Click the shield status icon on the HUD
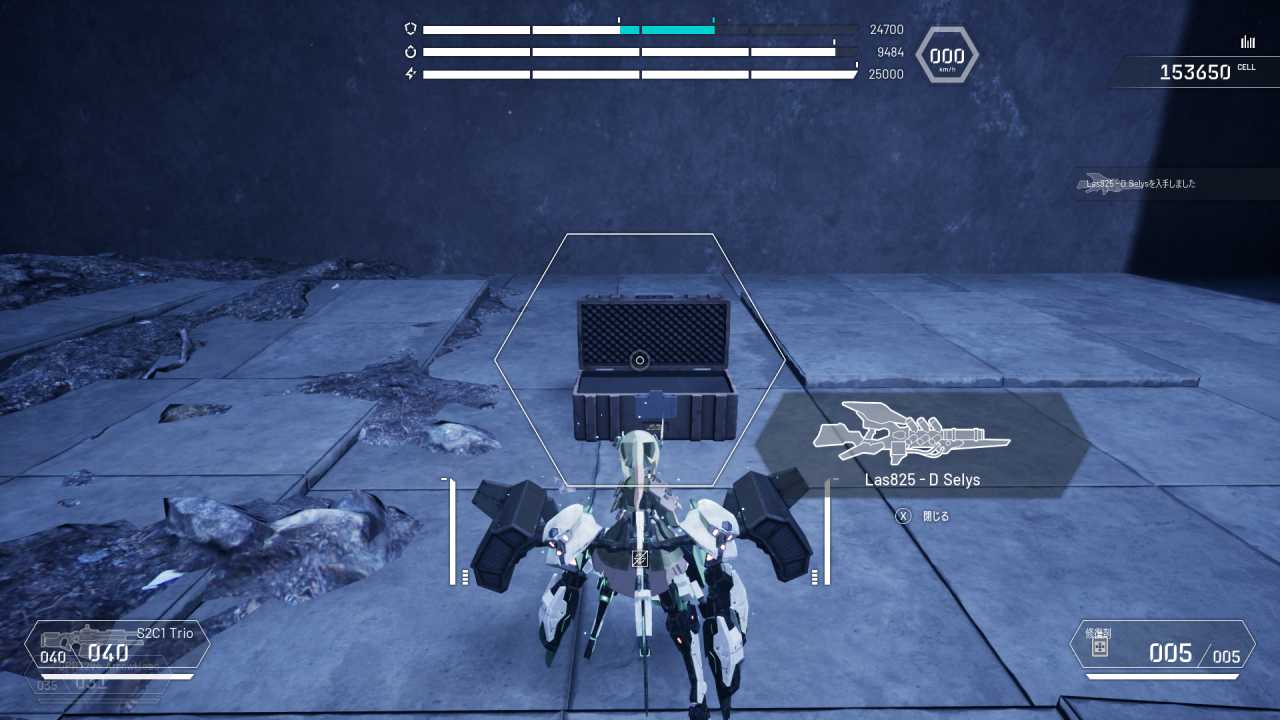 pos(410,29)
